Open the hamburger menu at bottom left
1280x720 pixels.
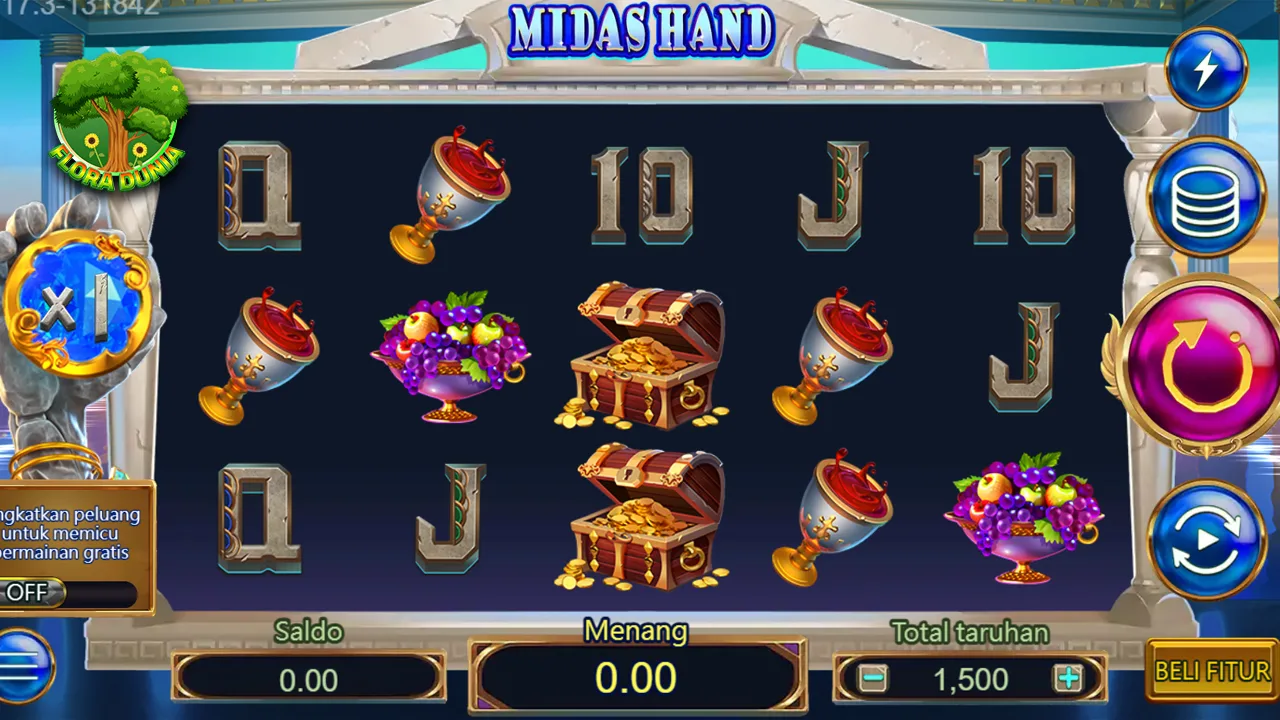[25, 662]
